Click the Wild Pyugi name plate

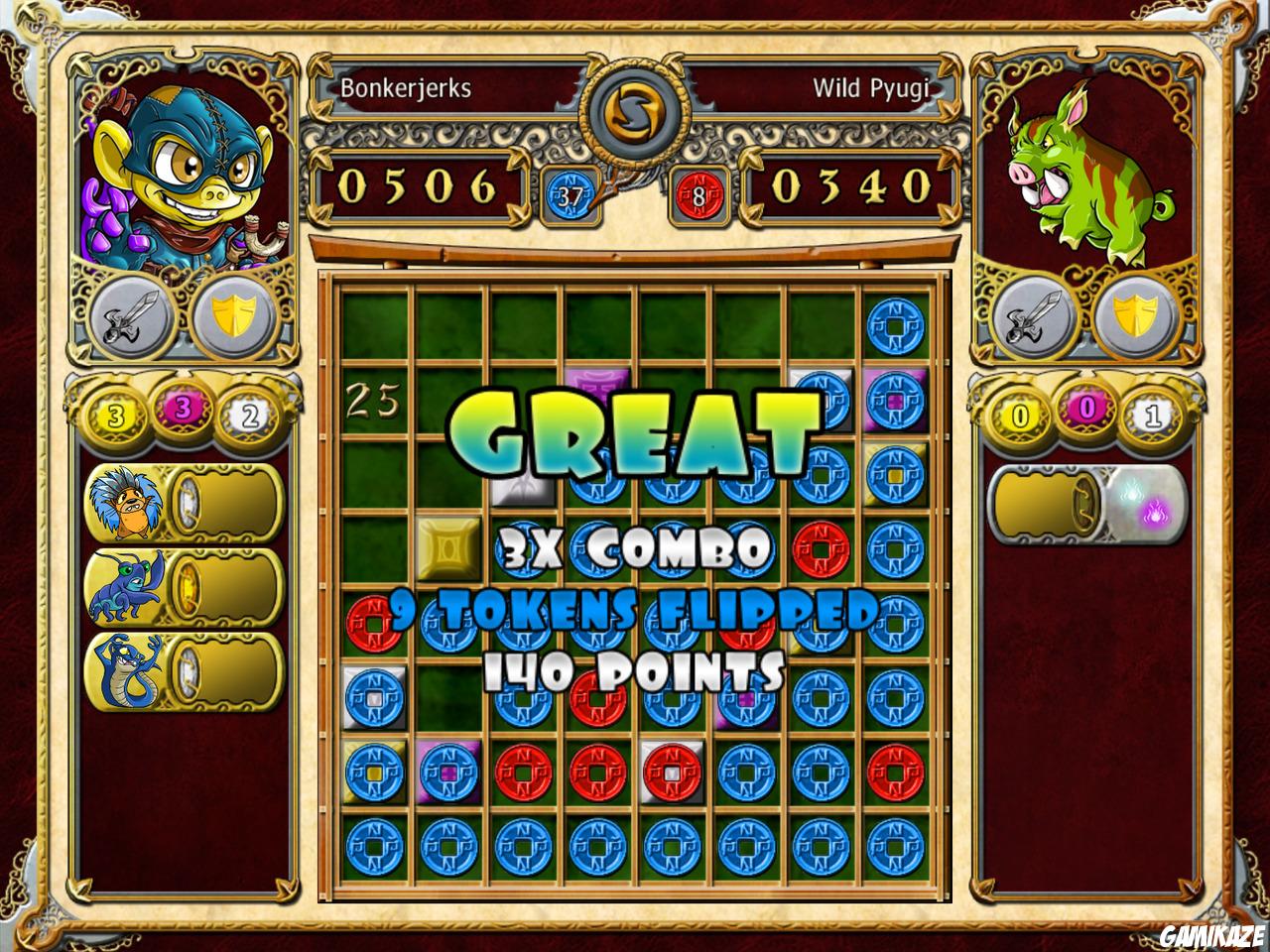872,87
